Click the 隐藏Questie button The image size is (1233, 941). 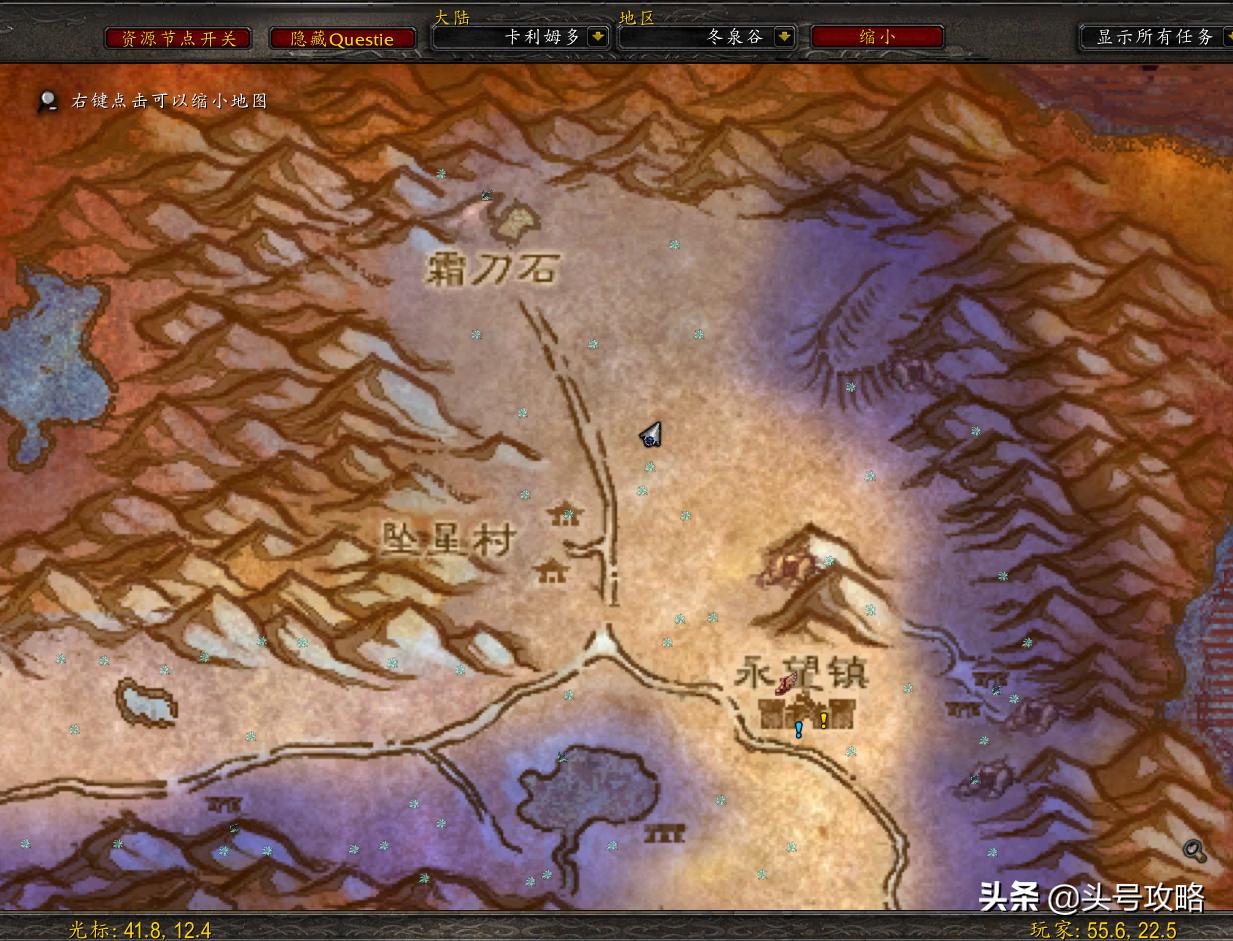point(342,38)
